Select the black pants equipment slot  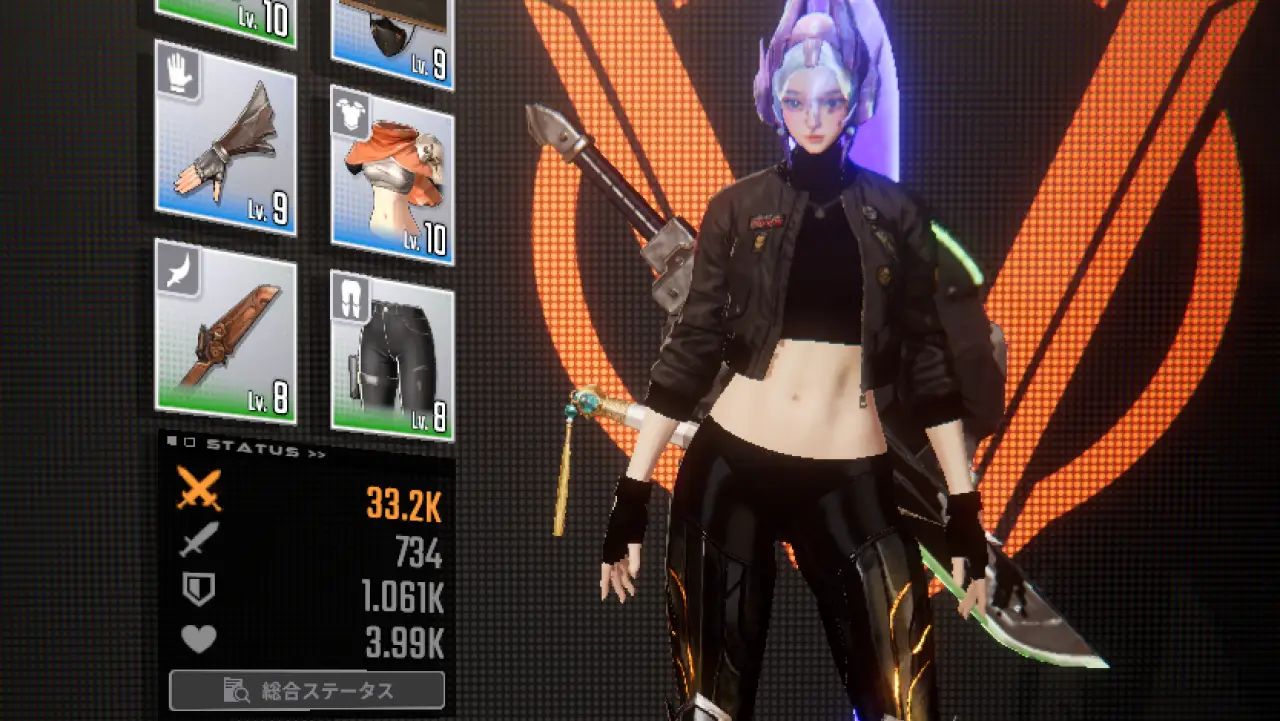coord(392,354)
